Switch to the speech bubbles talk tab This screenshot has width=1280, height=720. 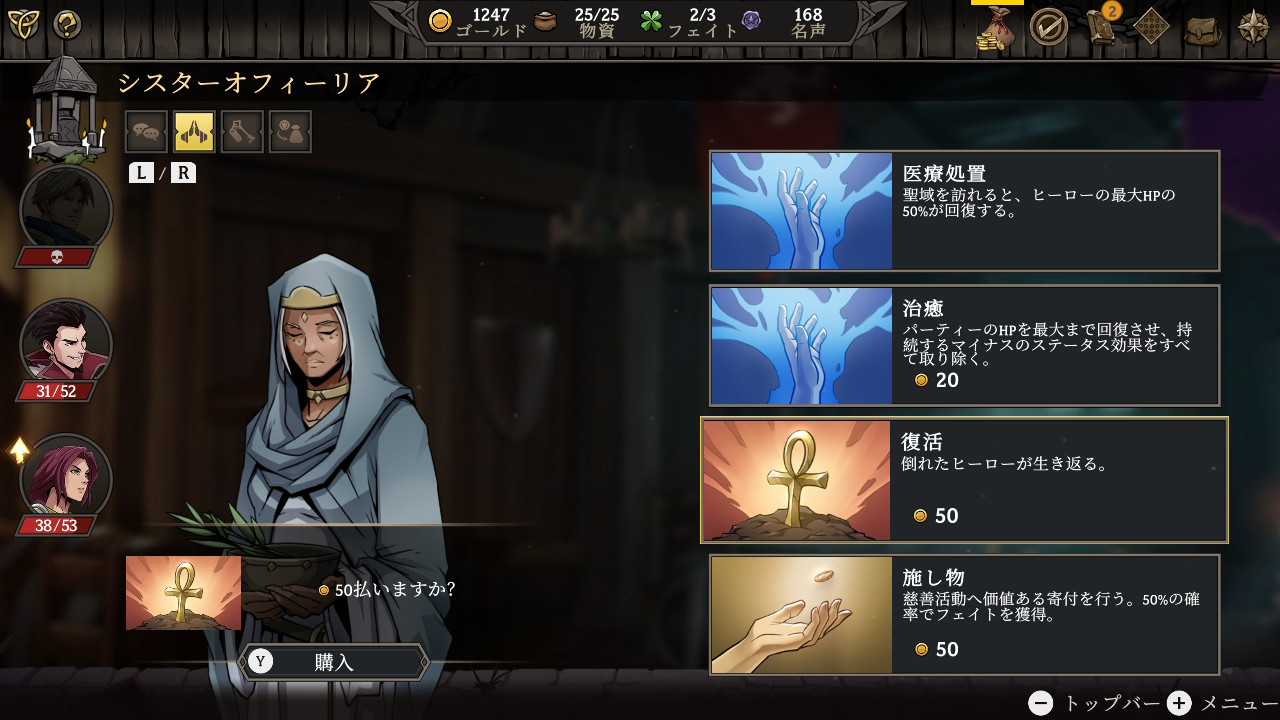point(146,132)
